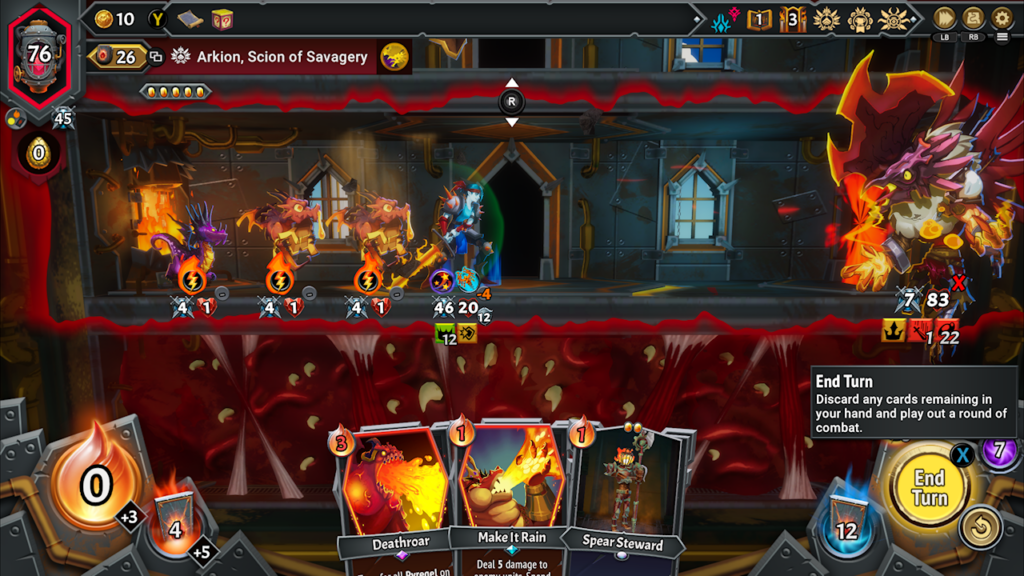Toggle the fast-forward speed button
The image size is (1024, 576).
pyautogui.click(x=944, y=18)
